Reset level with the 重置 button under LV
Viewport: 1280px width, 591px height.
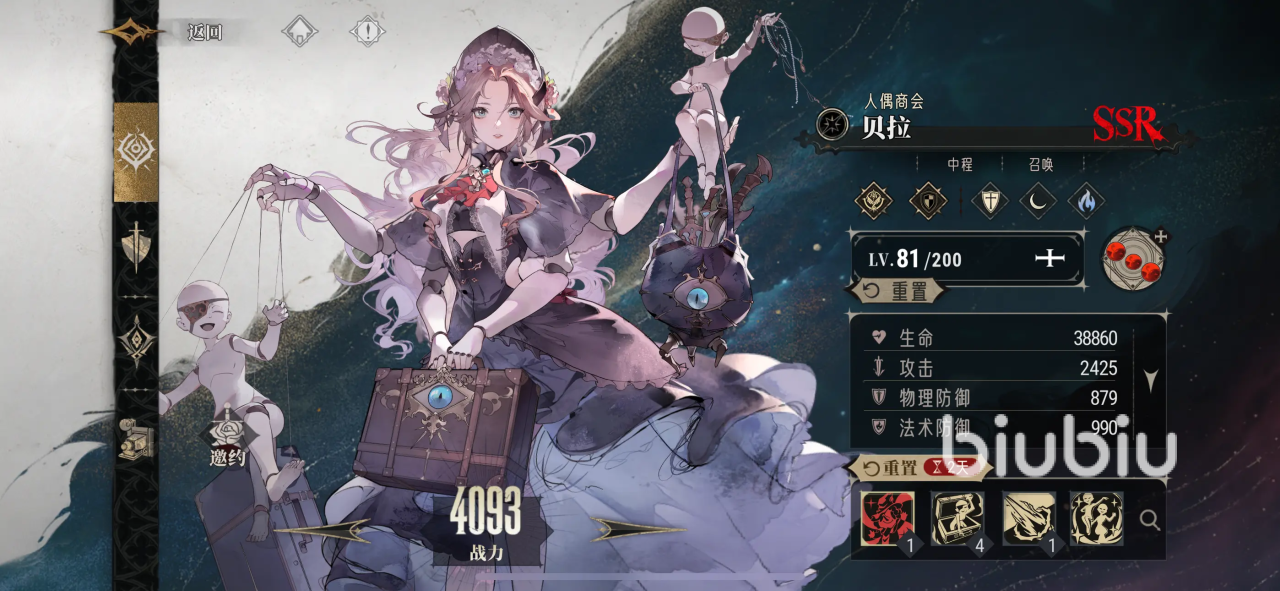(896, 291)
